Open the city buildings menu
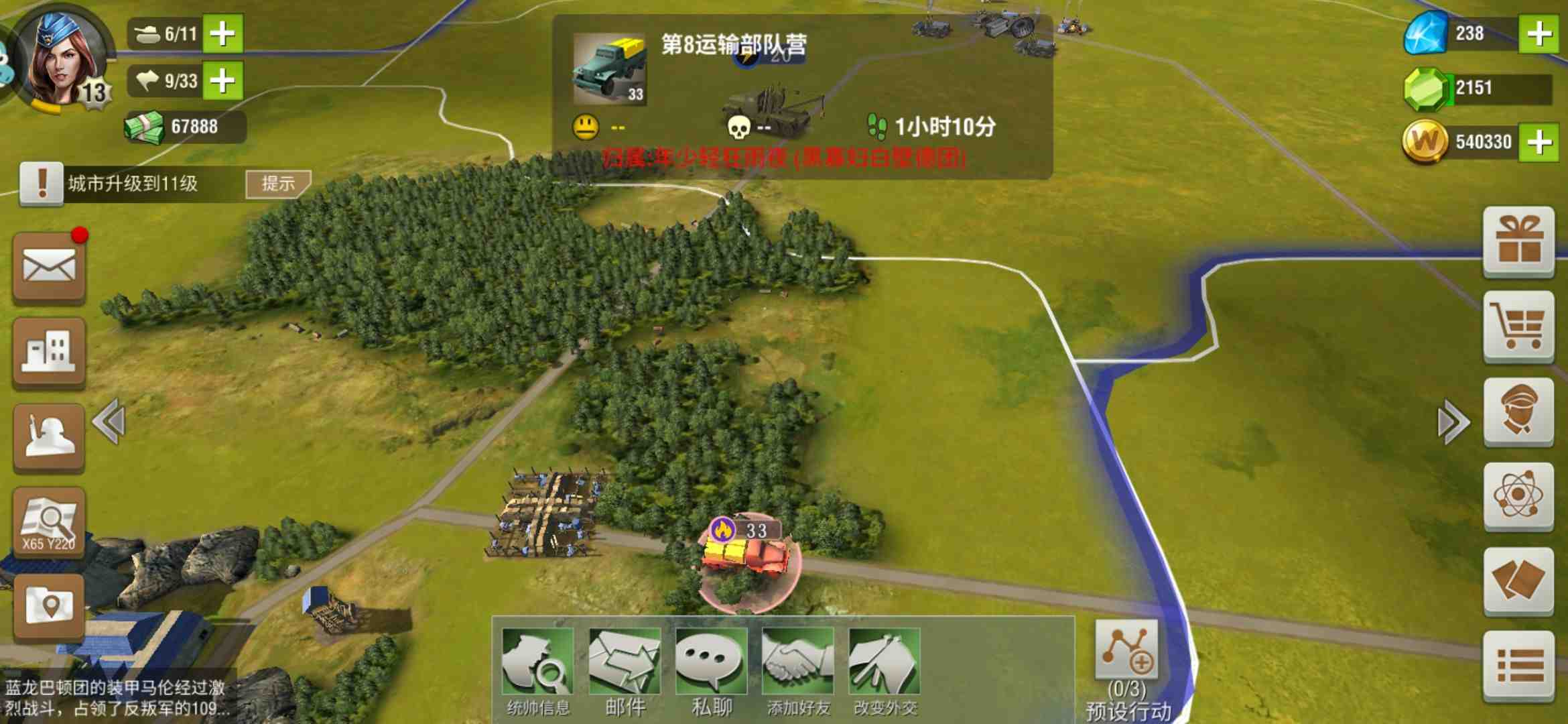The width and height of the screenshot is (1568, 724). 49,352
